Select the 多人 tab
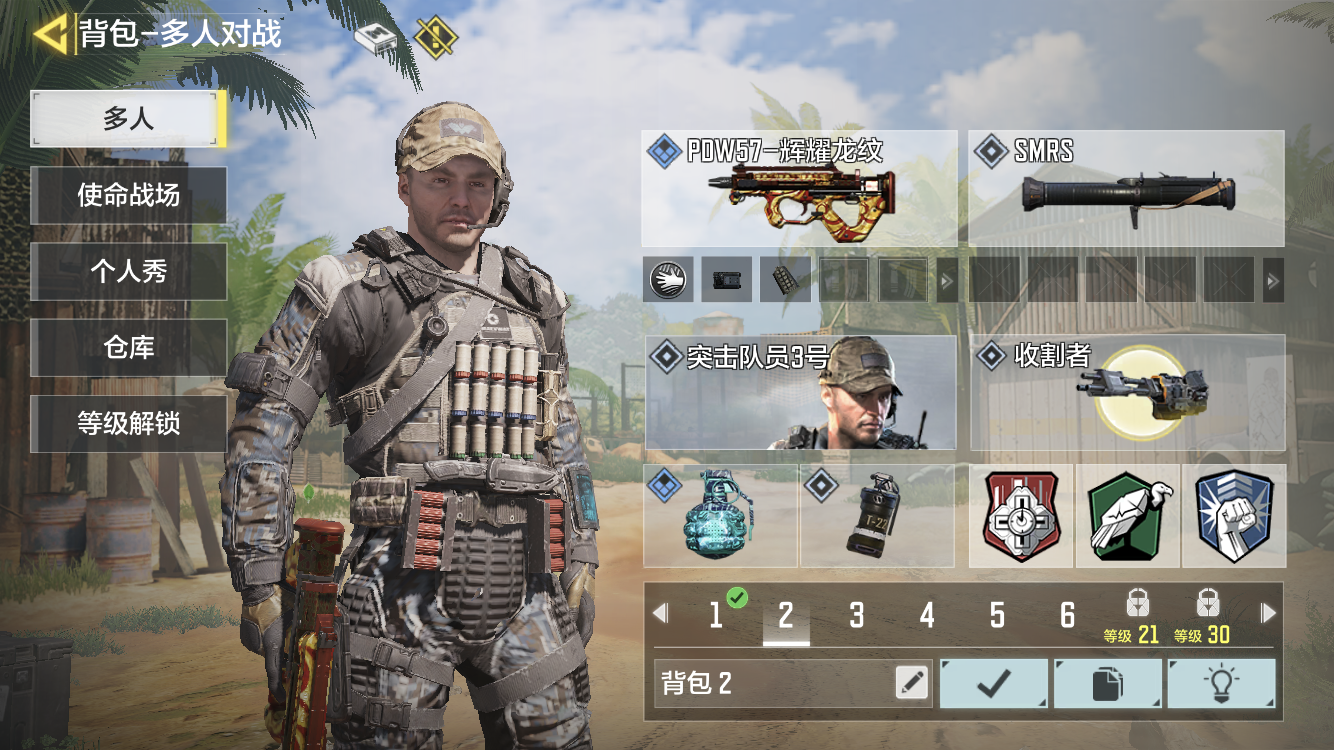The image size is (1334, 750). pyautogui.click(x=128, y=119)
